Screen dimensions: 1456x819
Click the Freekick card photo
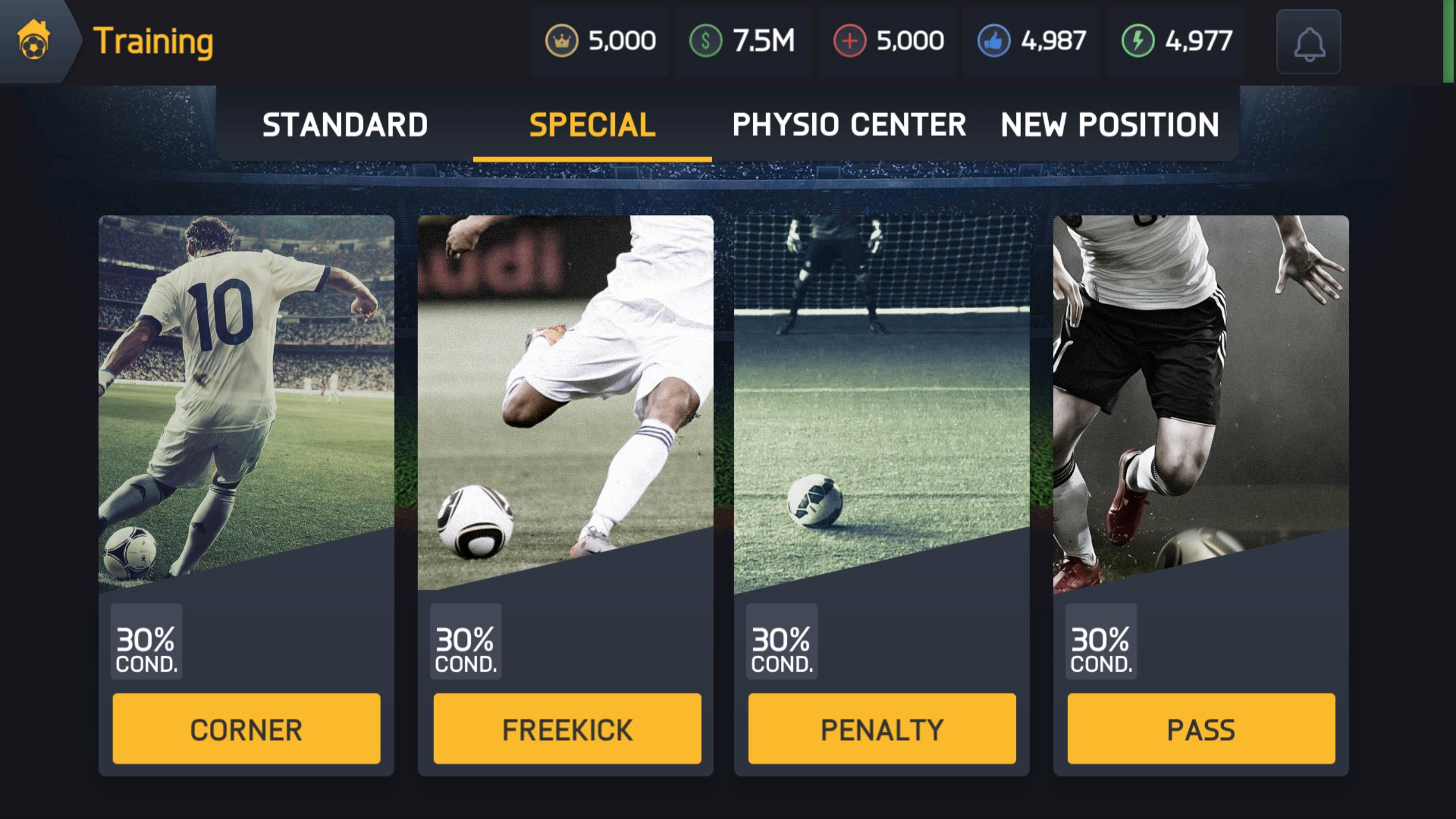coord(565,398)
